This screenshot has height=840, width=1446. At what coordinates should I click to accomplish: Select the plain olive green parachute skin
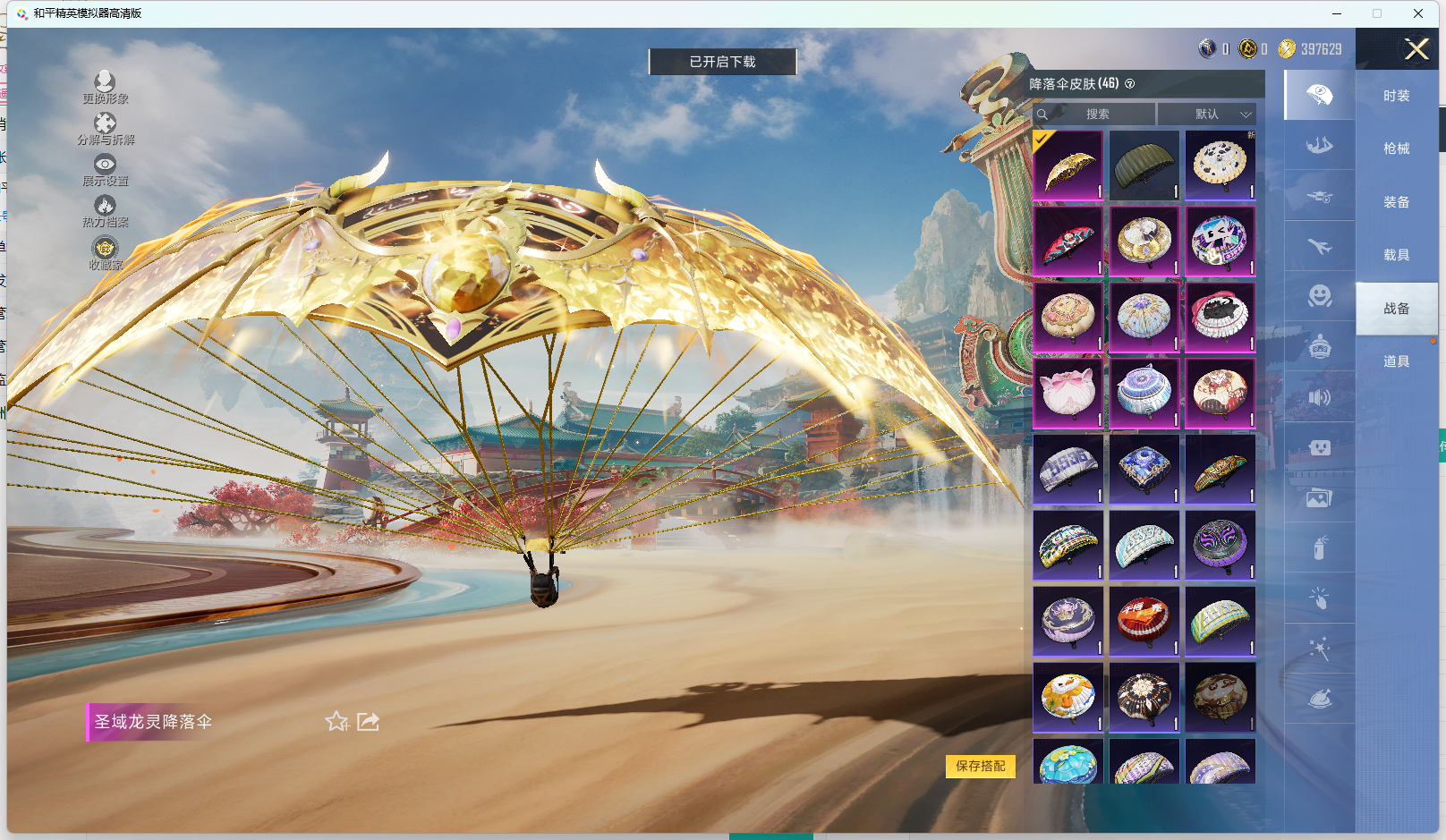pyautogui.click(x=1144, y=165)
